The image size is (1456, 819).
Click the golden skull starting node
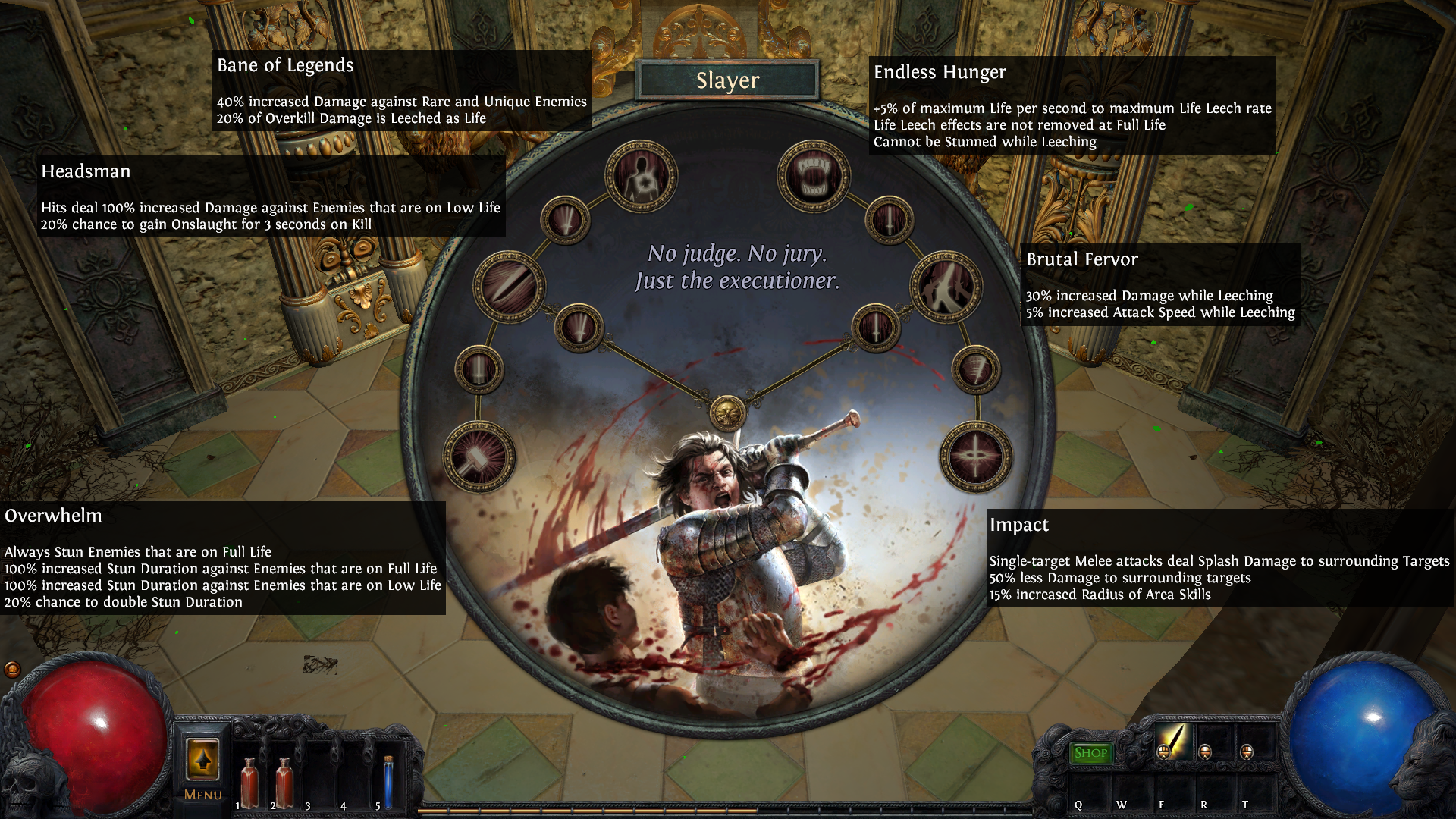click(x=727, y=413)
